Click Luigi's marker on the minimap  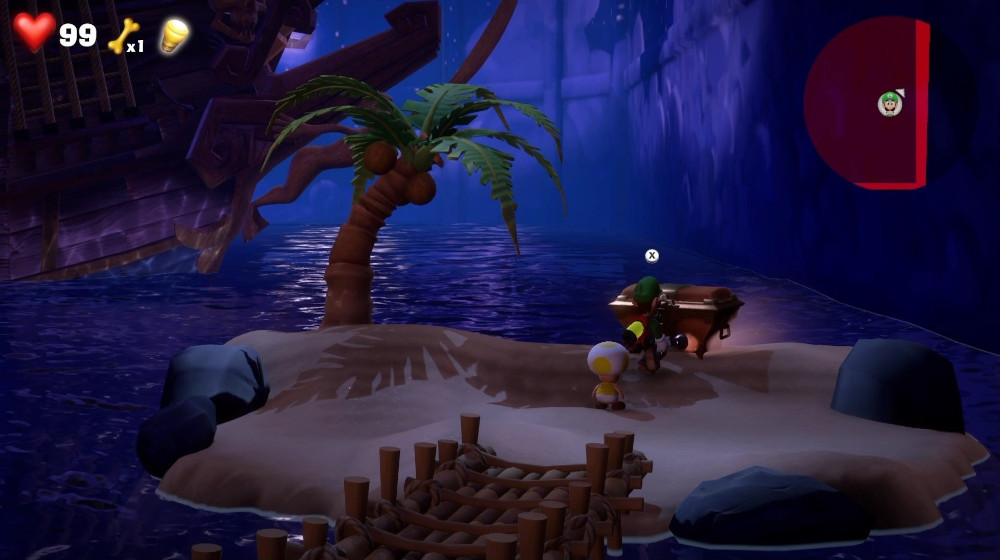point(890,103)
